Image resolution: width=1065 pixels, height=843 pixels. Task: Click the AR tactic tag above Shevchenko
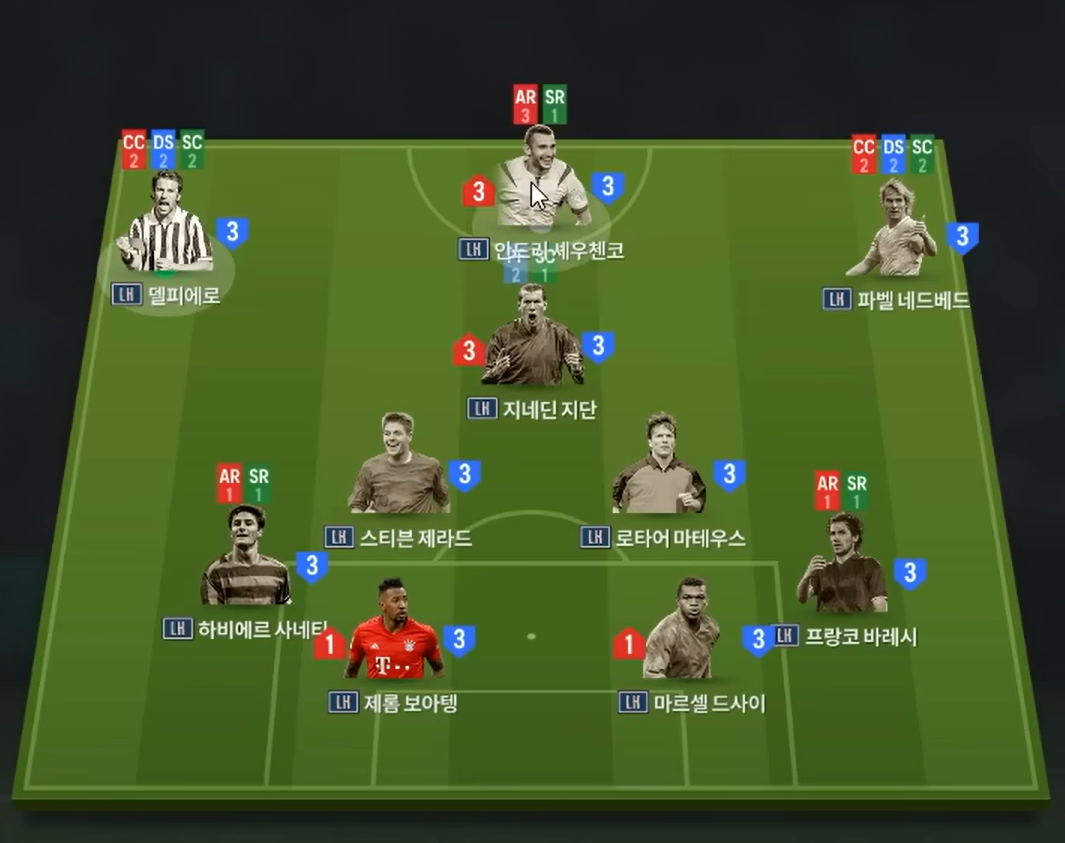(x=525, y=104)
